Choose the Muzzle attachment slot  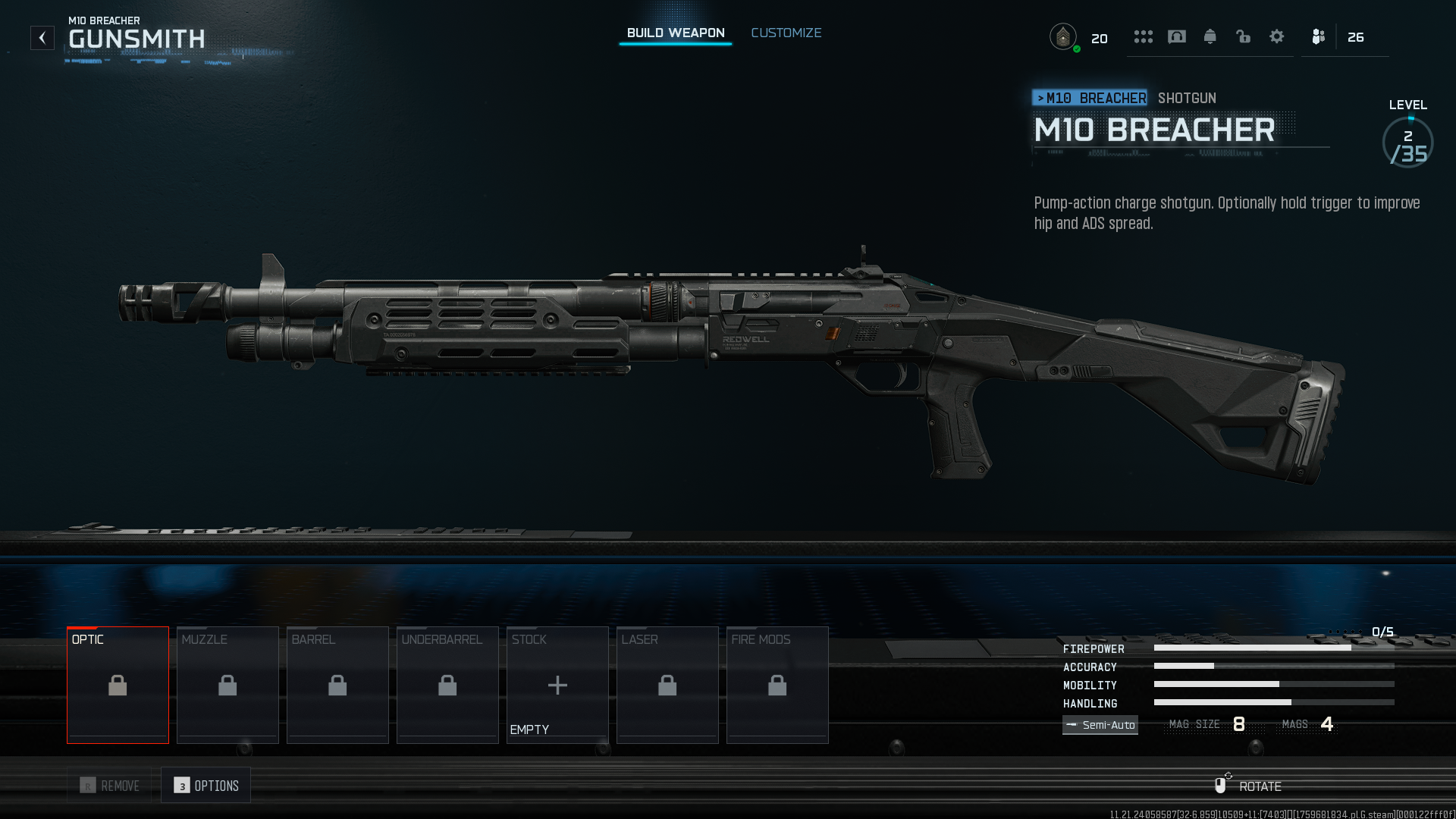click(227, 685)
